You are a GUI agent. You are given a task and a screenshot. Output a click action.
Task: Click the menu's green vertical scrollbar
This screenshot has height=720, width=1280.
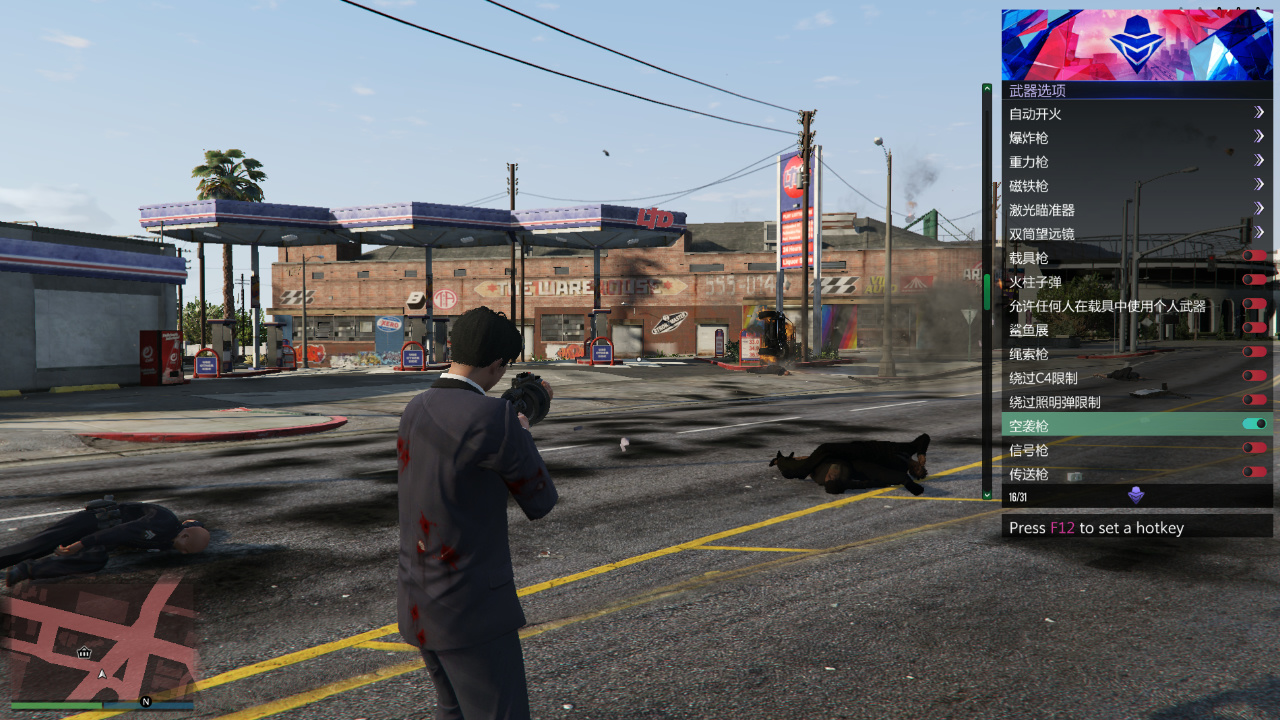(x=987, y=290)
